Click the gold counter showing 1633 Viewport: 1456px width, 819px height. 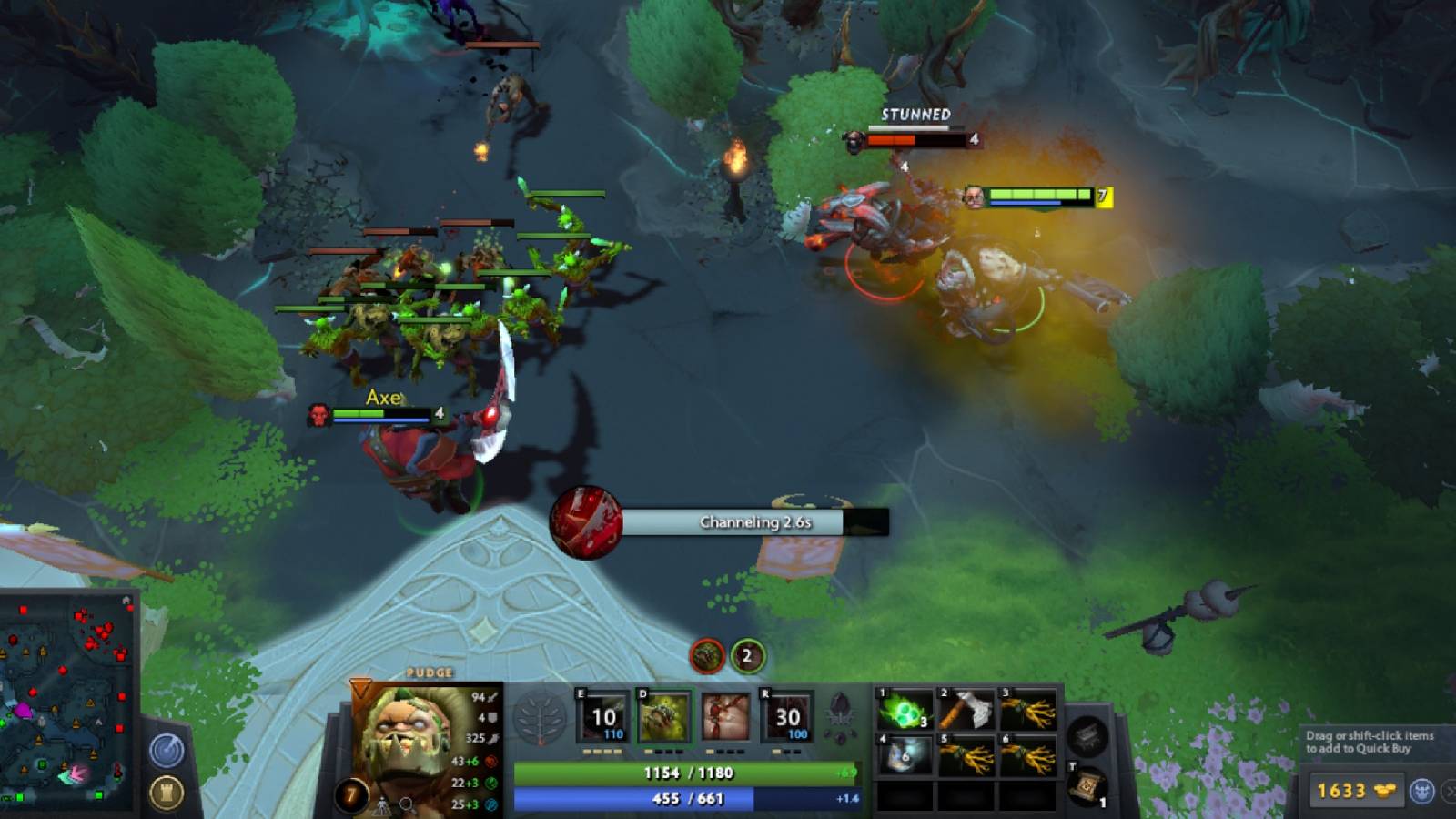(x=1341, y=790)
